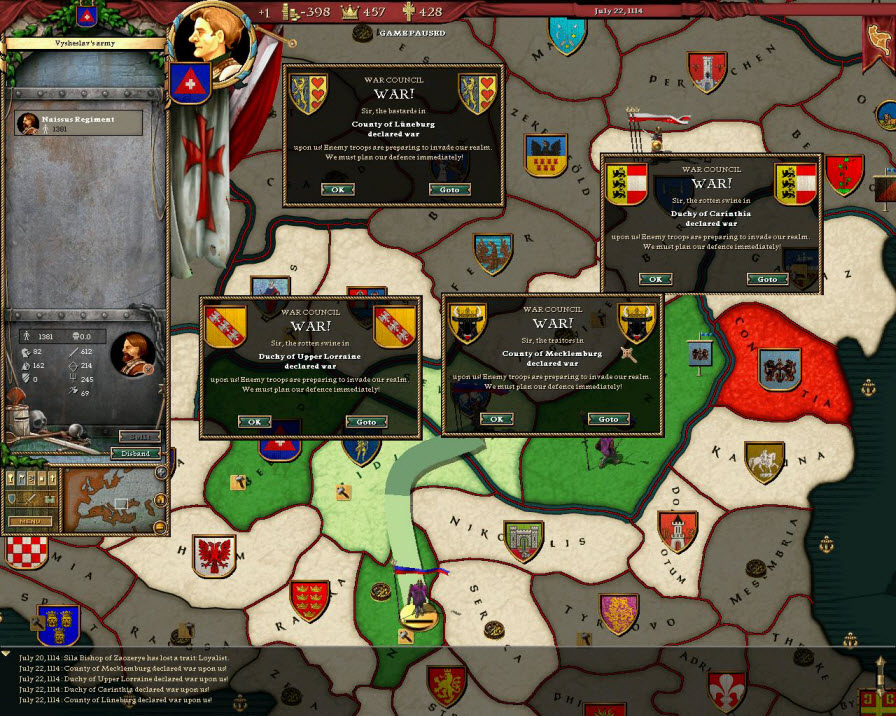Choose Goto on the Duchy of Carinthia war notice

766,279
